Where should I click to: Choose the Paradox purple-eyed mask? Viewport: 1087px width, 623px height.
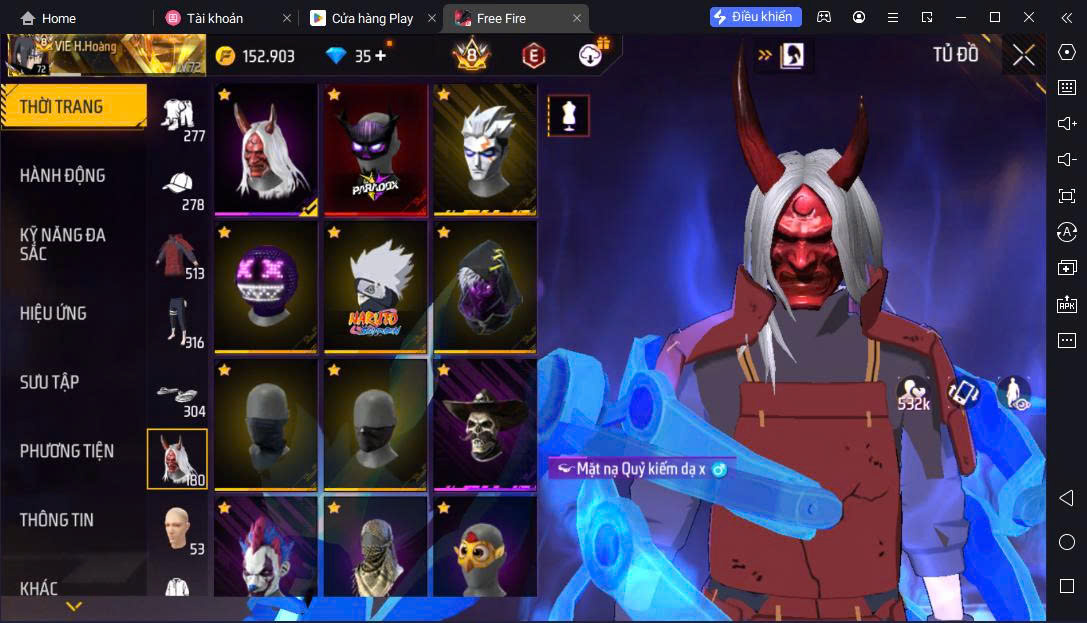(375, 150)
